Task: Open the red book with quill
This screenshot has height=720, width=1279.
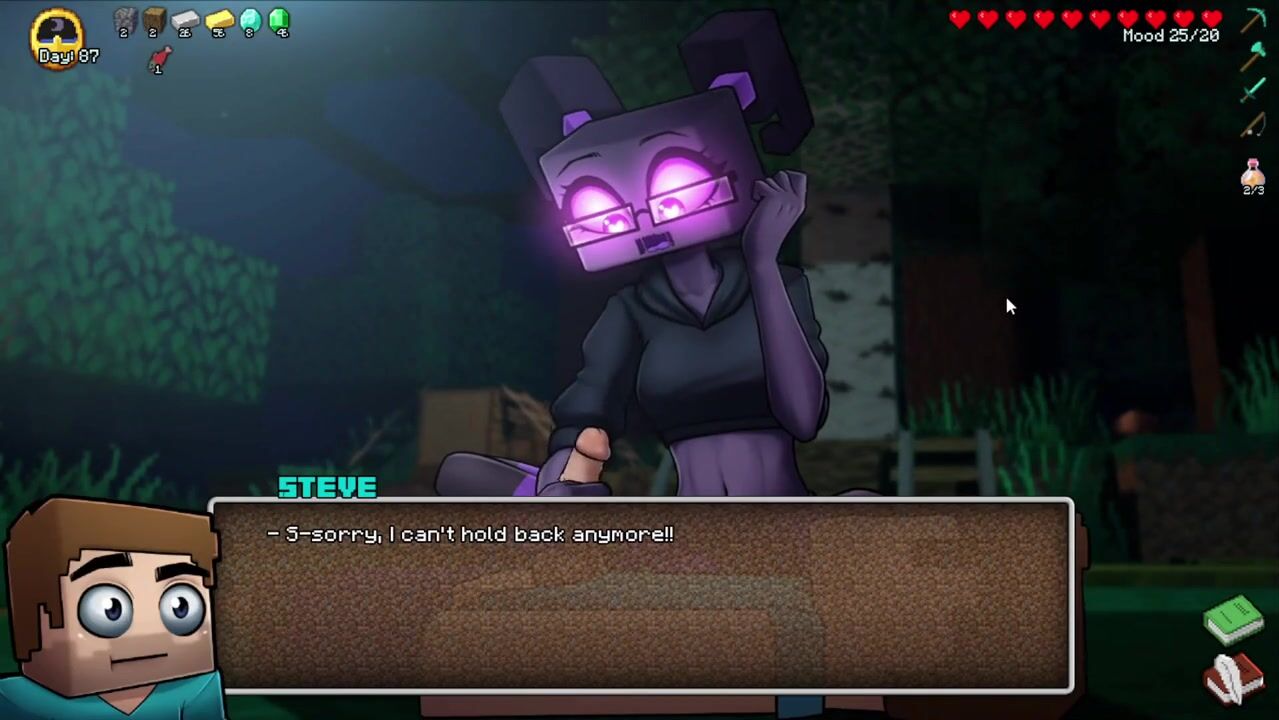Action: 1234,678
